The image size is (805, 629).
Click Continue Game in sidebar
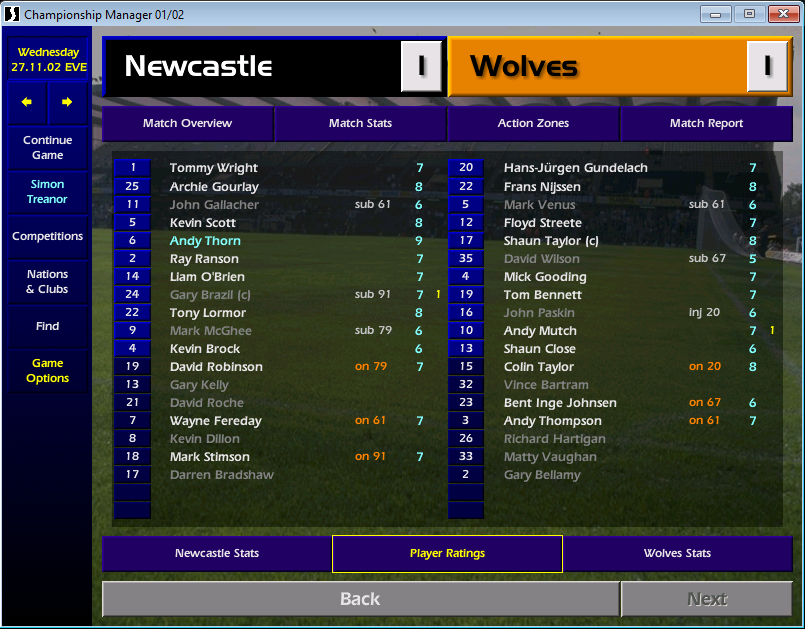tap(47, 148)
